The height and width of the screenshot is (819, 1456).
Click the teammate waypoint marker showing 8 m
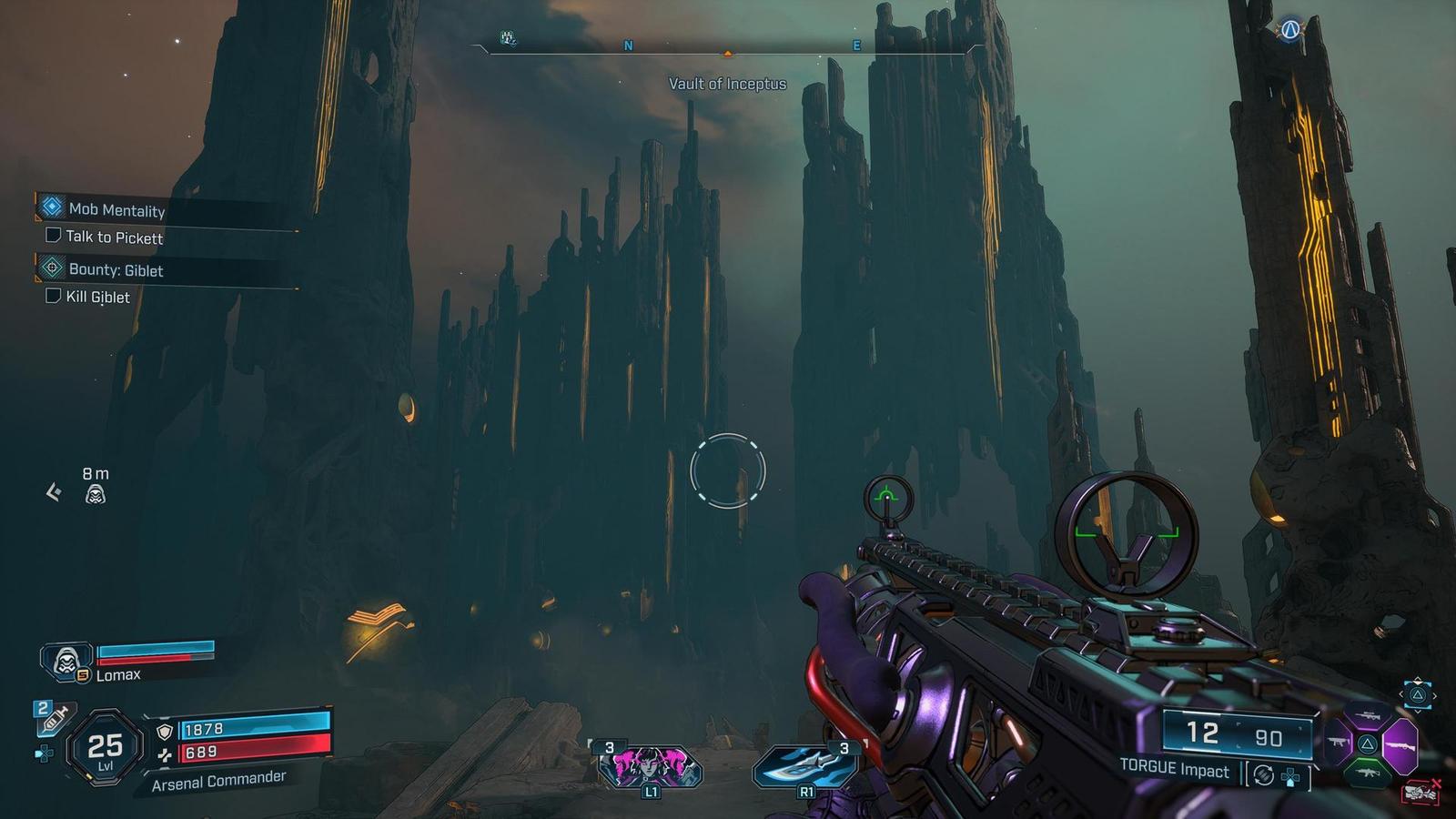(x=95, y=494)
